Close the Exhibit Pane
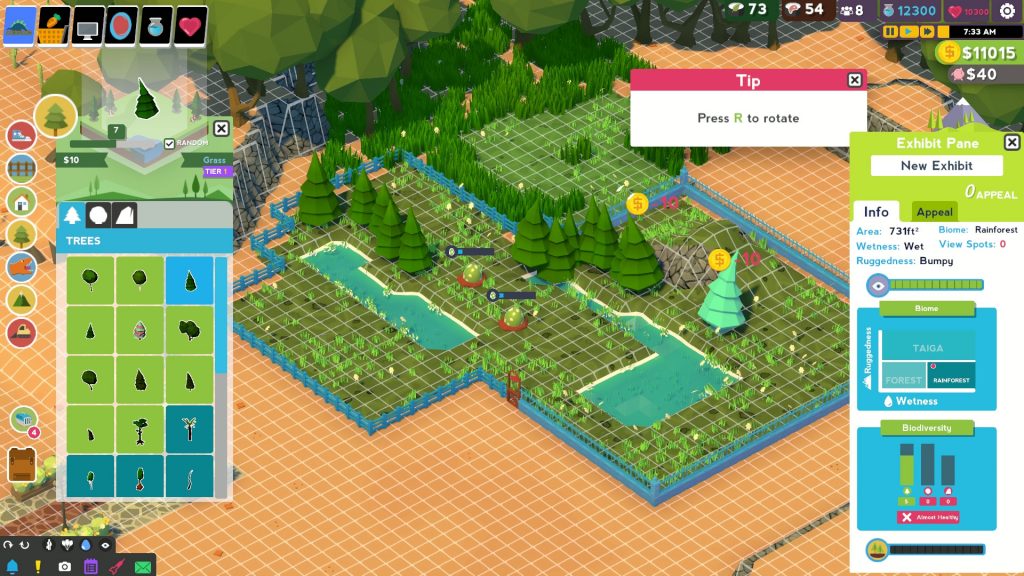 (x=1011, y=143)
